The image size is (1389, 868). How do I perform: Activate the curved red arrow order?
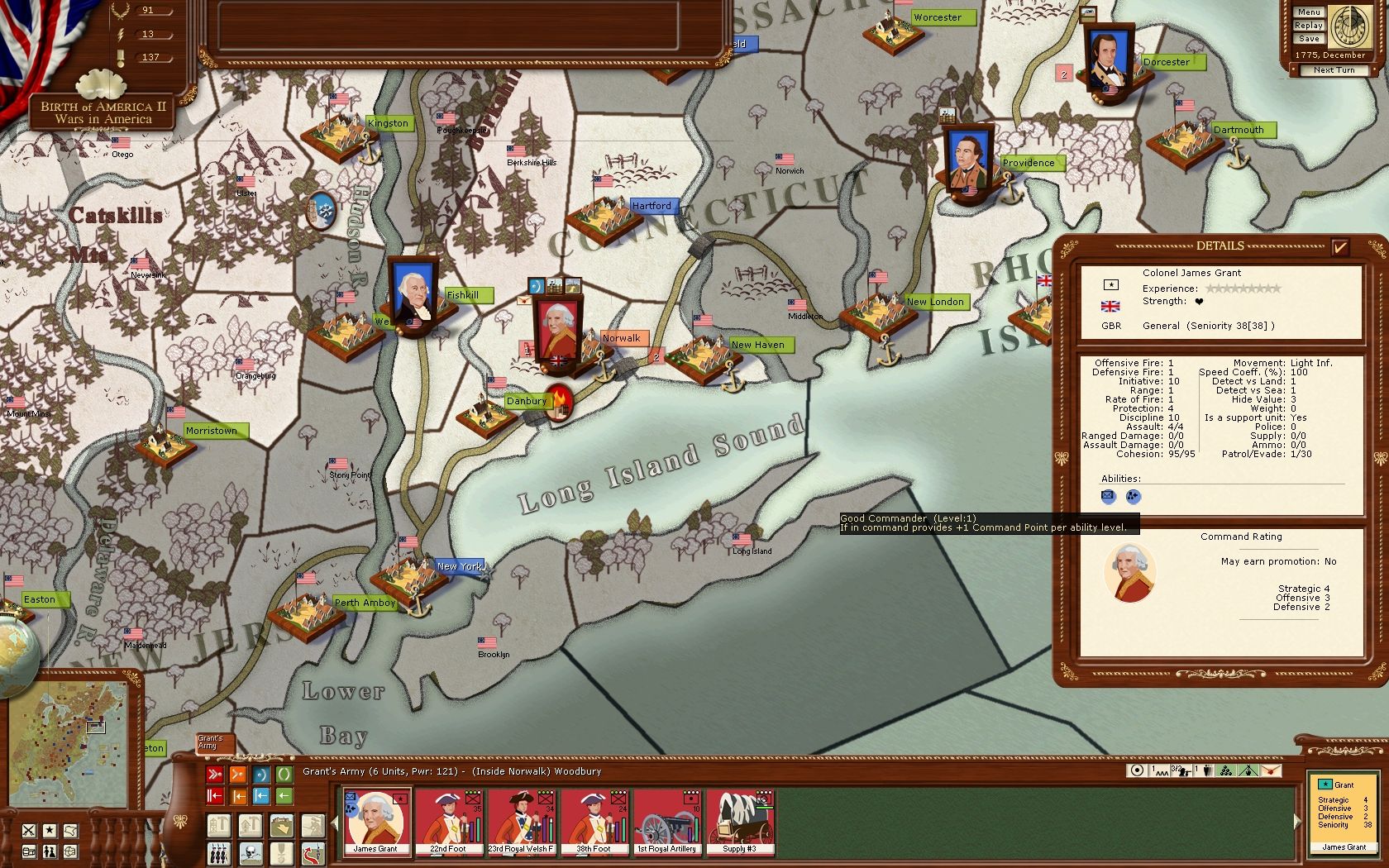tap(313, 853)
